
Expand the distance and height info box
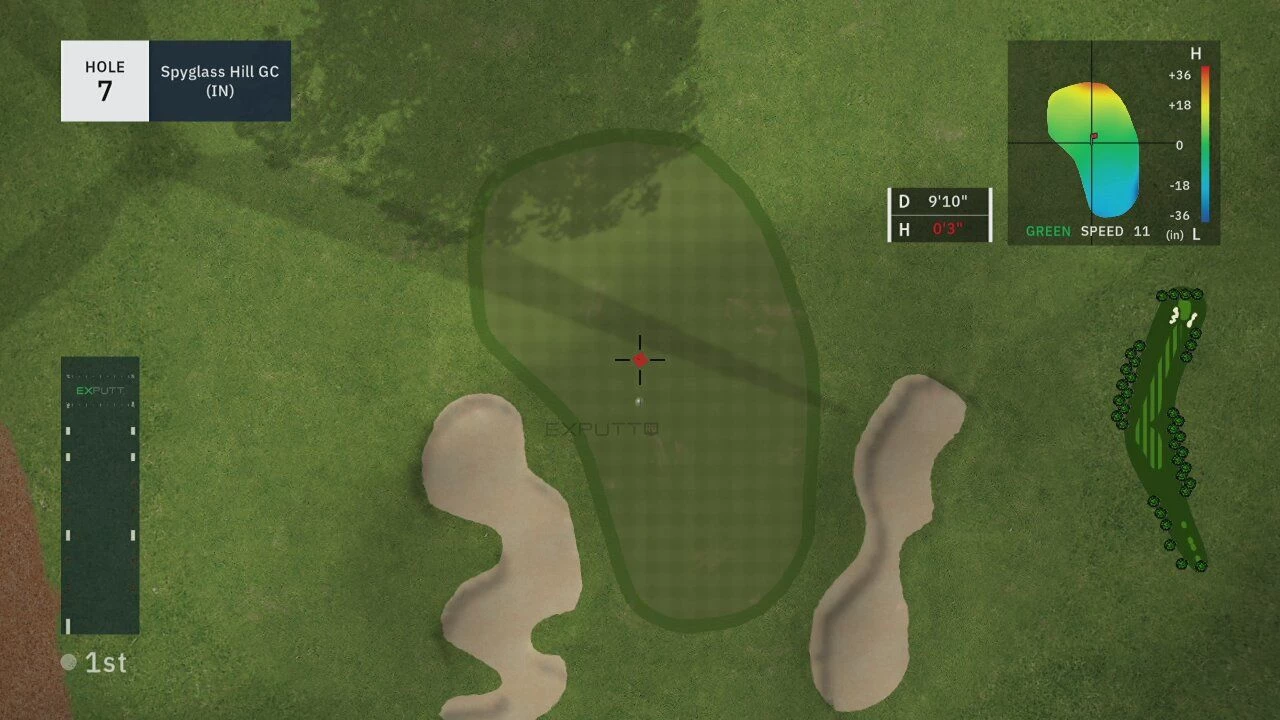(939, 213)
